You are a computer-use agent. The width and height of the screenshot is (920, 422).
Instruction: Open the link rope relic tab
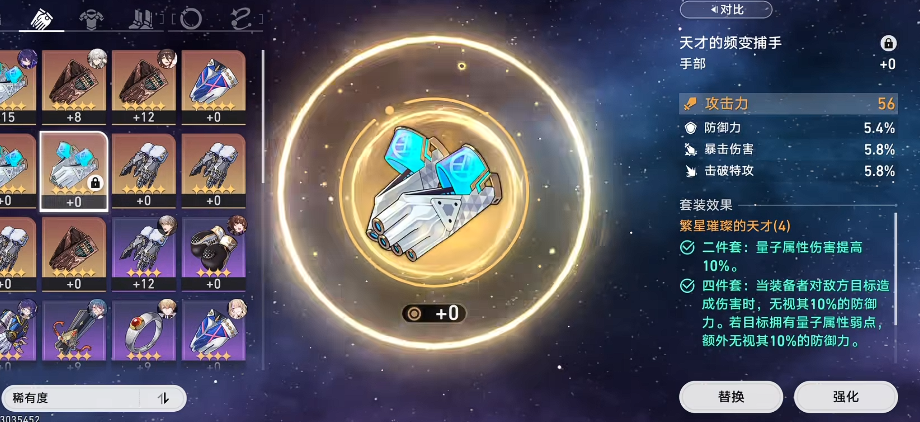pos(241,18)
